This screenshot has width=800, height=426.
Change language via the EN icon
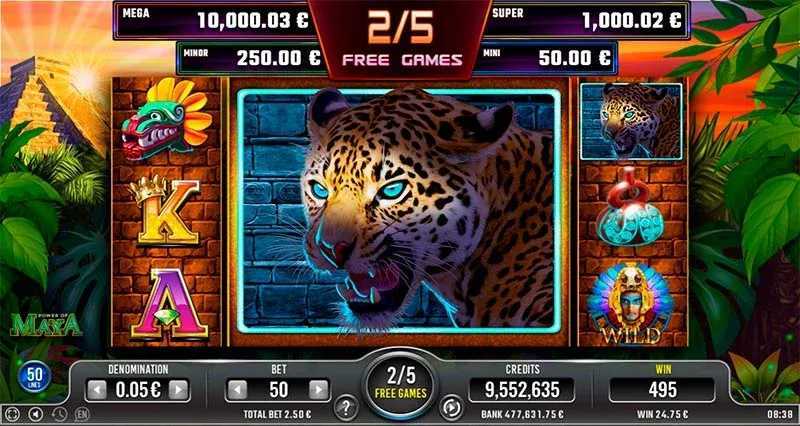pyautogui.click(x=81, y=413)
